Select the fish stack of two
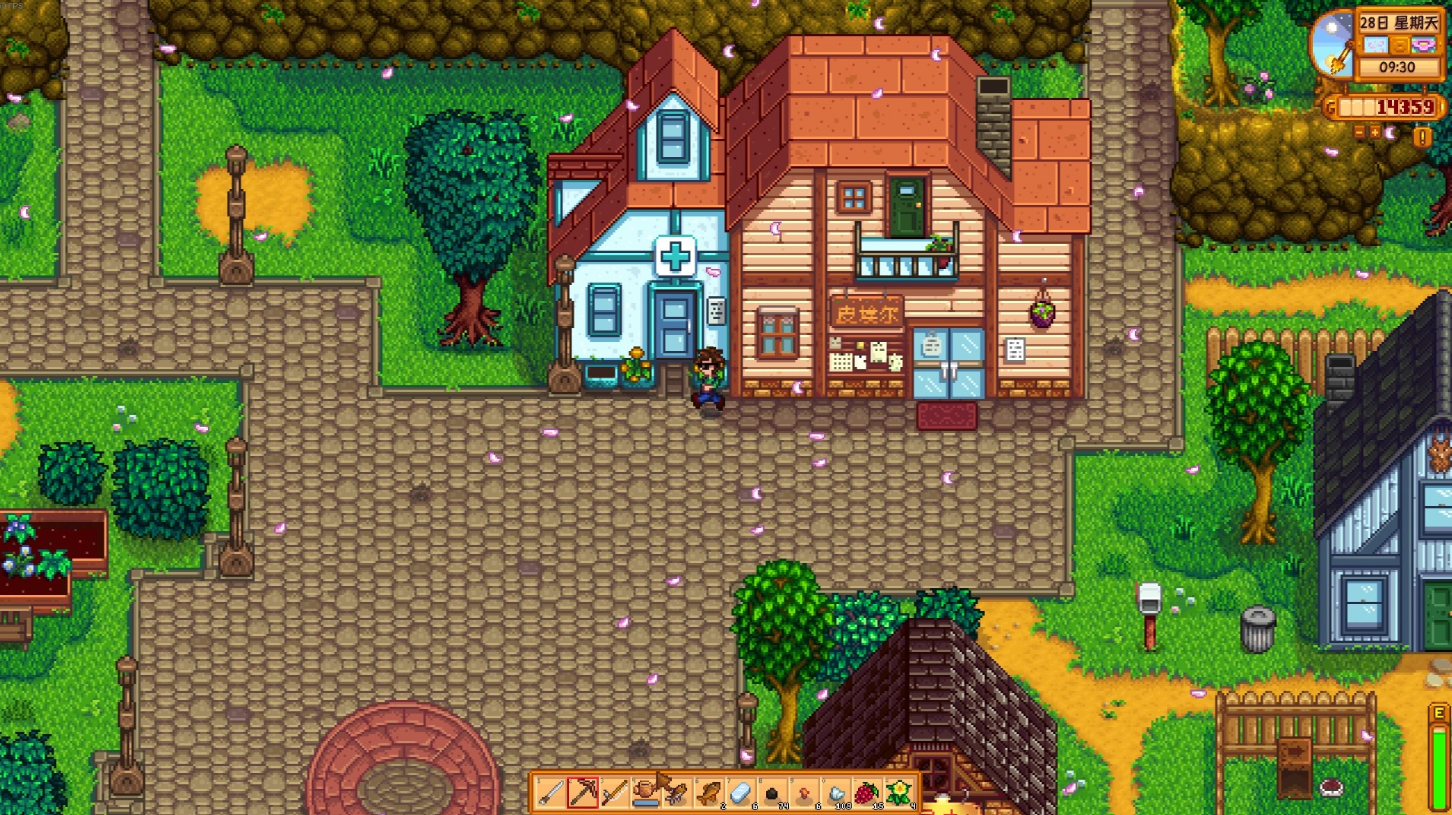1452x815 pixels. coord(709,793)
